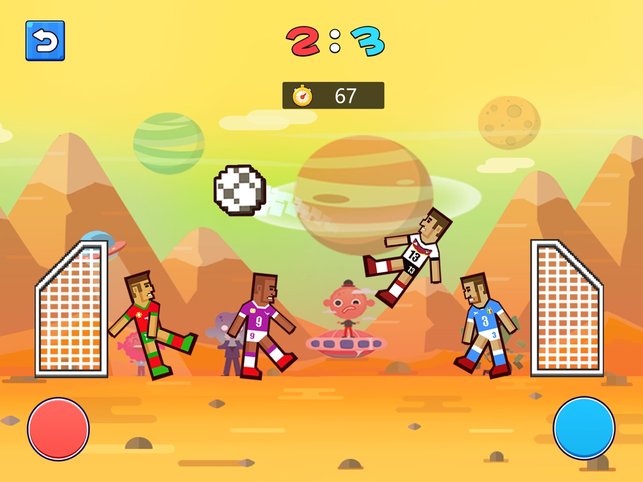Click the blue back arrow button
Screen dimensions: 643x482
click(45, 41)
